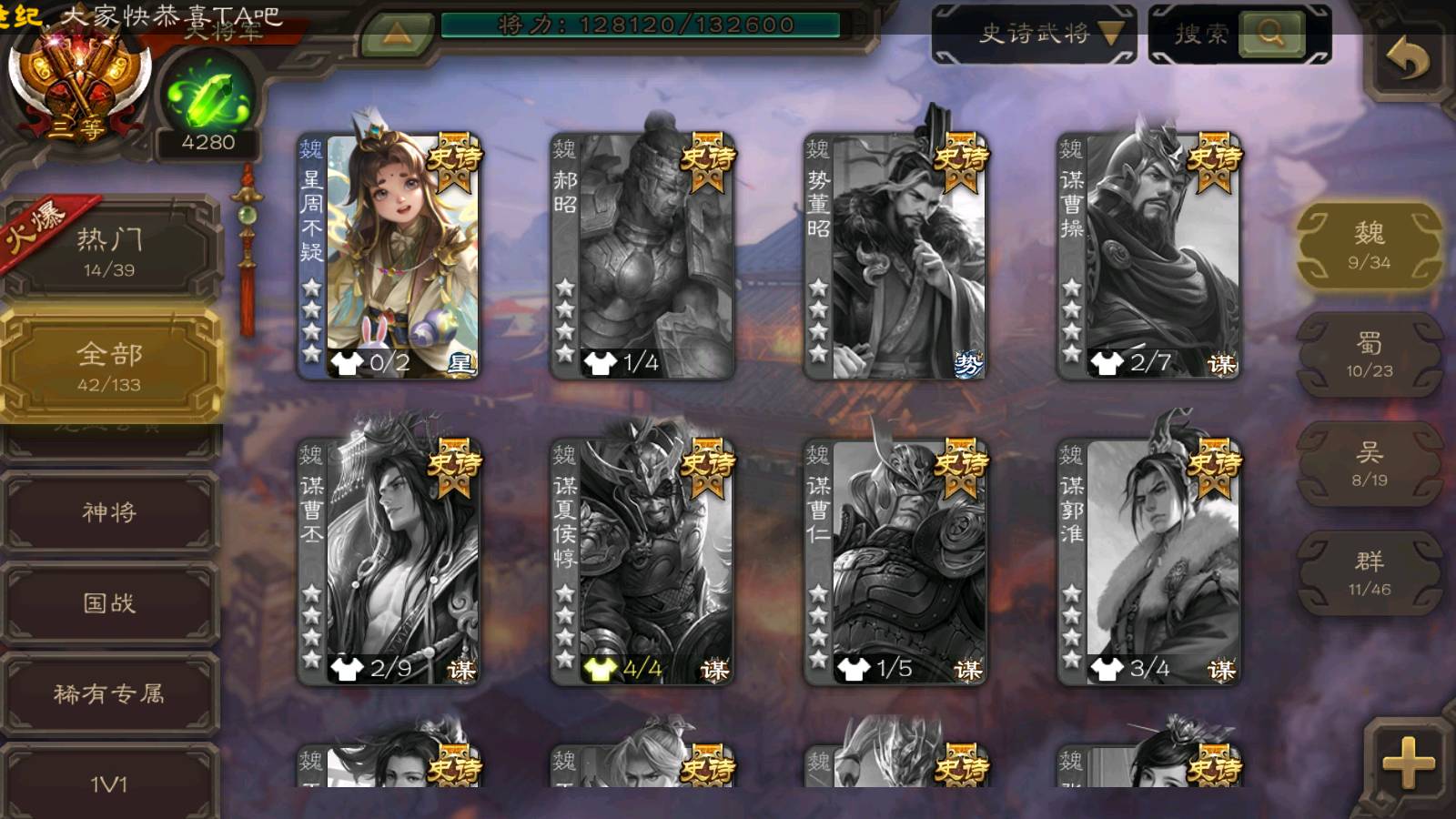Switch to the 蜀 faction tab
1456x819 pixels.
pyautogui.click(x=1369, y=355)
